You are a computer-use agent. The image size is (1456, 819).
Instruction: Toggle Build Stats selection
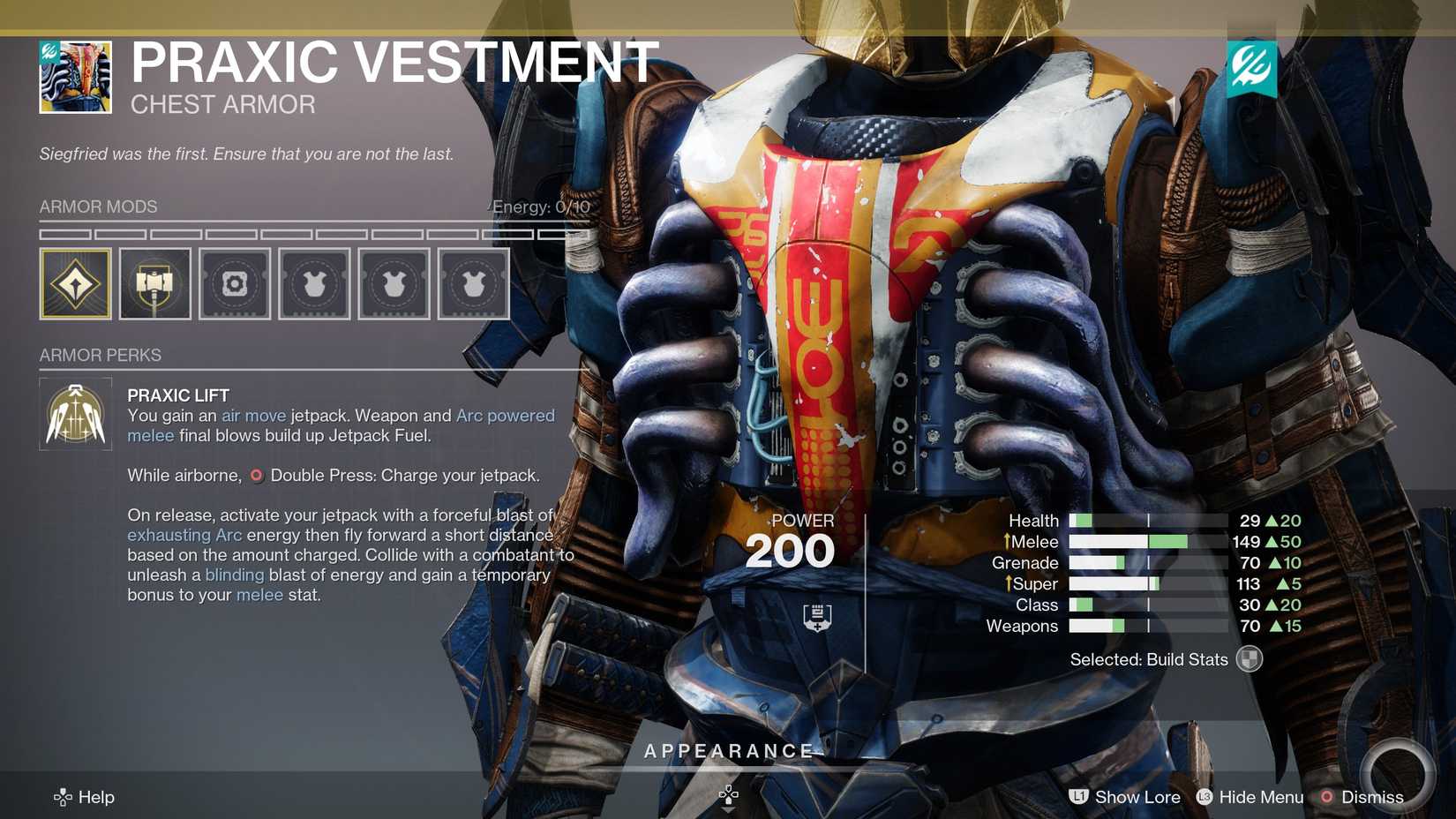[1250, 659]
